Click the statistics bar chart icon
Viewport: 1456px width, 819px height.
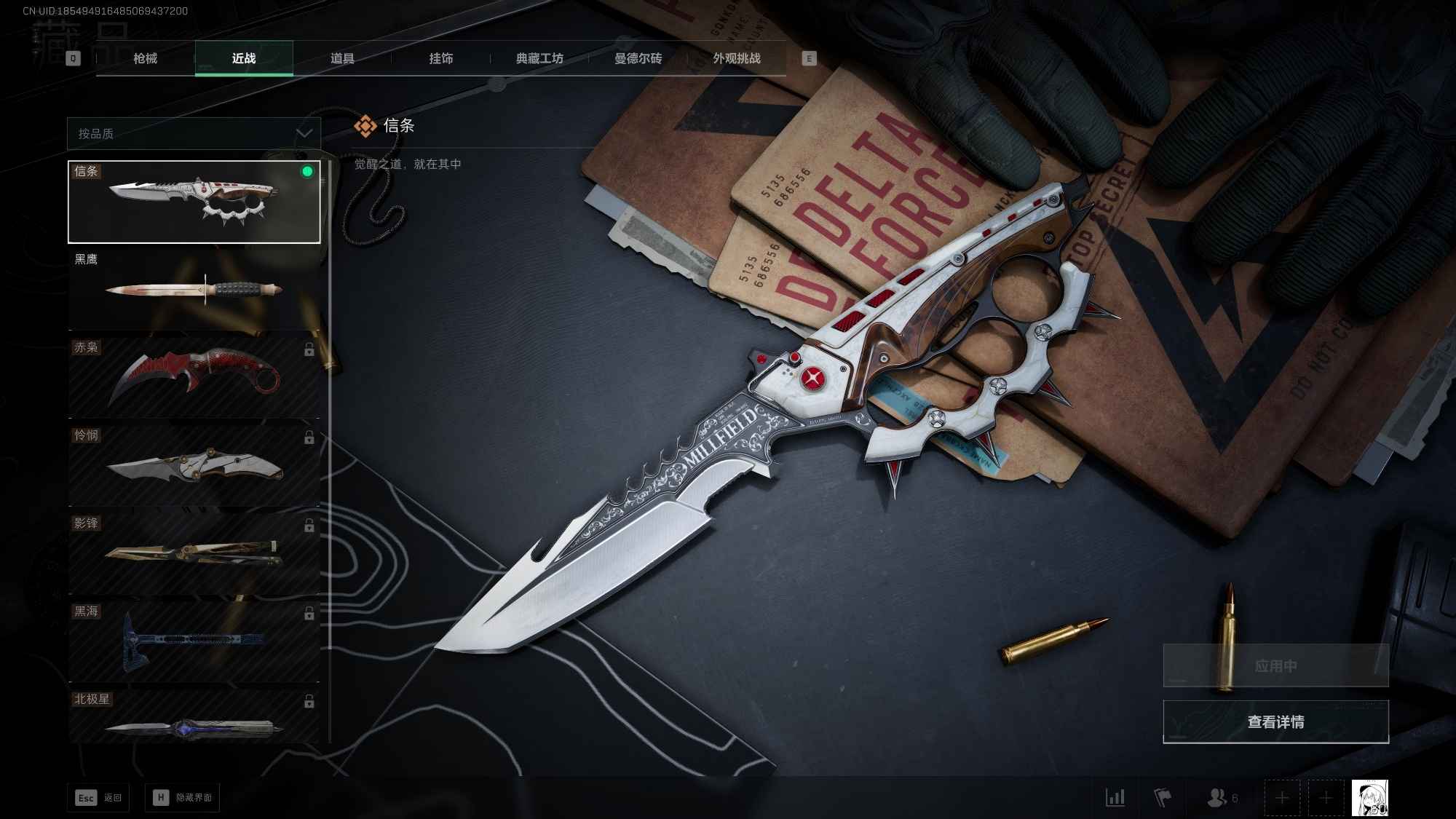pyautogui.click(x=1115, y=798)
